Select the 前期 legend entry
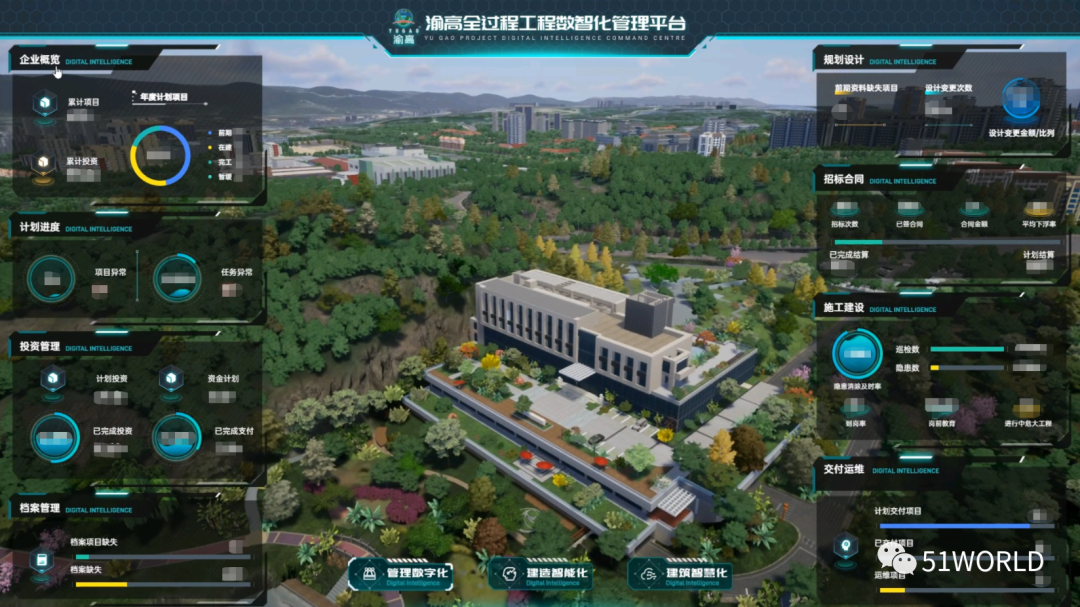1080x607 pixels. tap(224, 132)
